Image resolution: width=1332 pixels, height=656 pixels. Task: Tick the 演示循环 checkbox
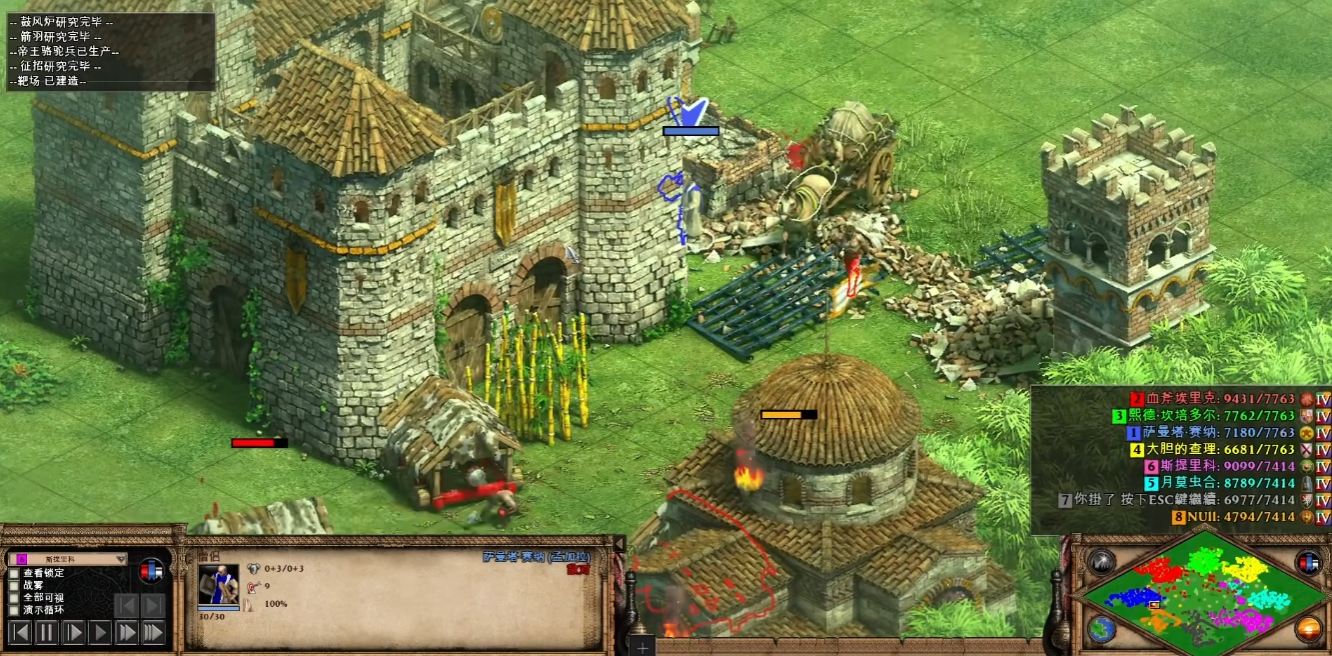point(14,609)
